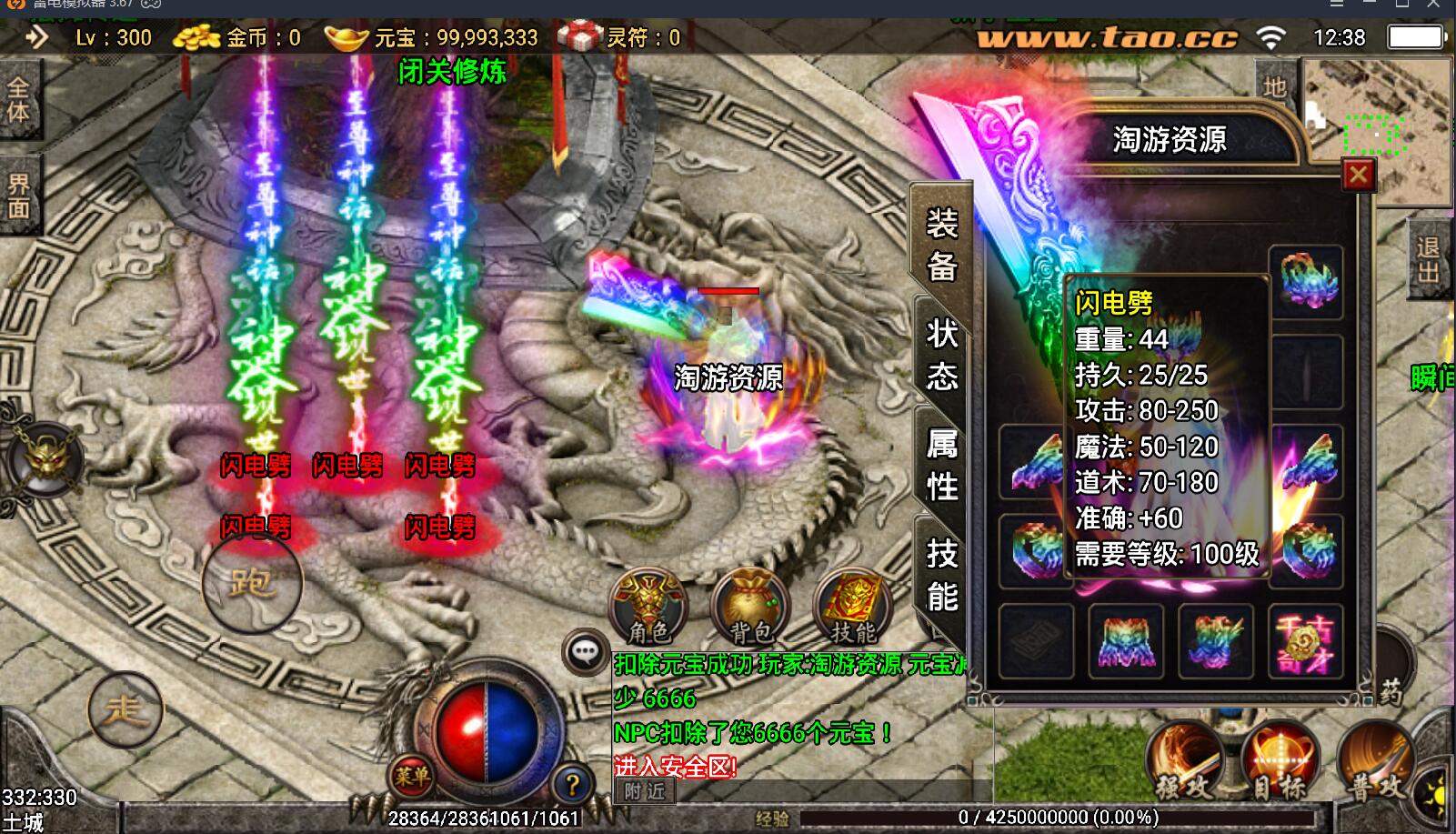Select the 附近 nearby chat channel tab
1456x834 pixels.
tap(645, 791)
